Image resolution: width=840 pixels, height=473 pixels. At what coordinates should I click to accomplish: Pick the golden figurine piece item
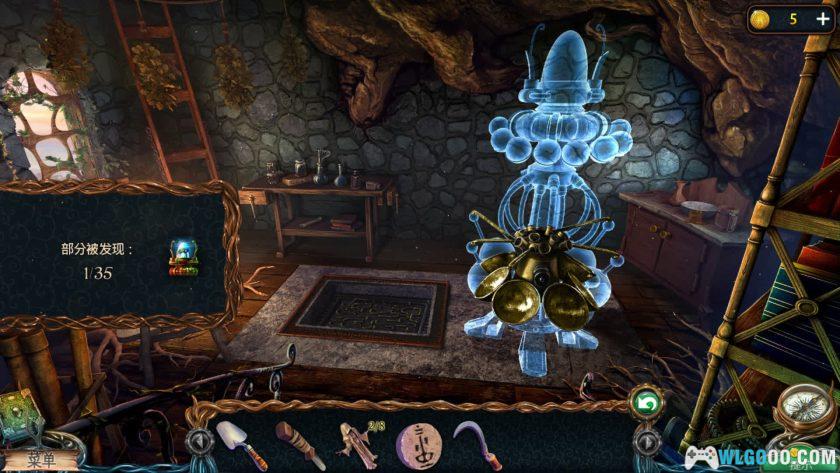(x=351, y=439)
